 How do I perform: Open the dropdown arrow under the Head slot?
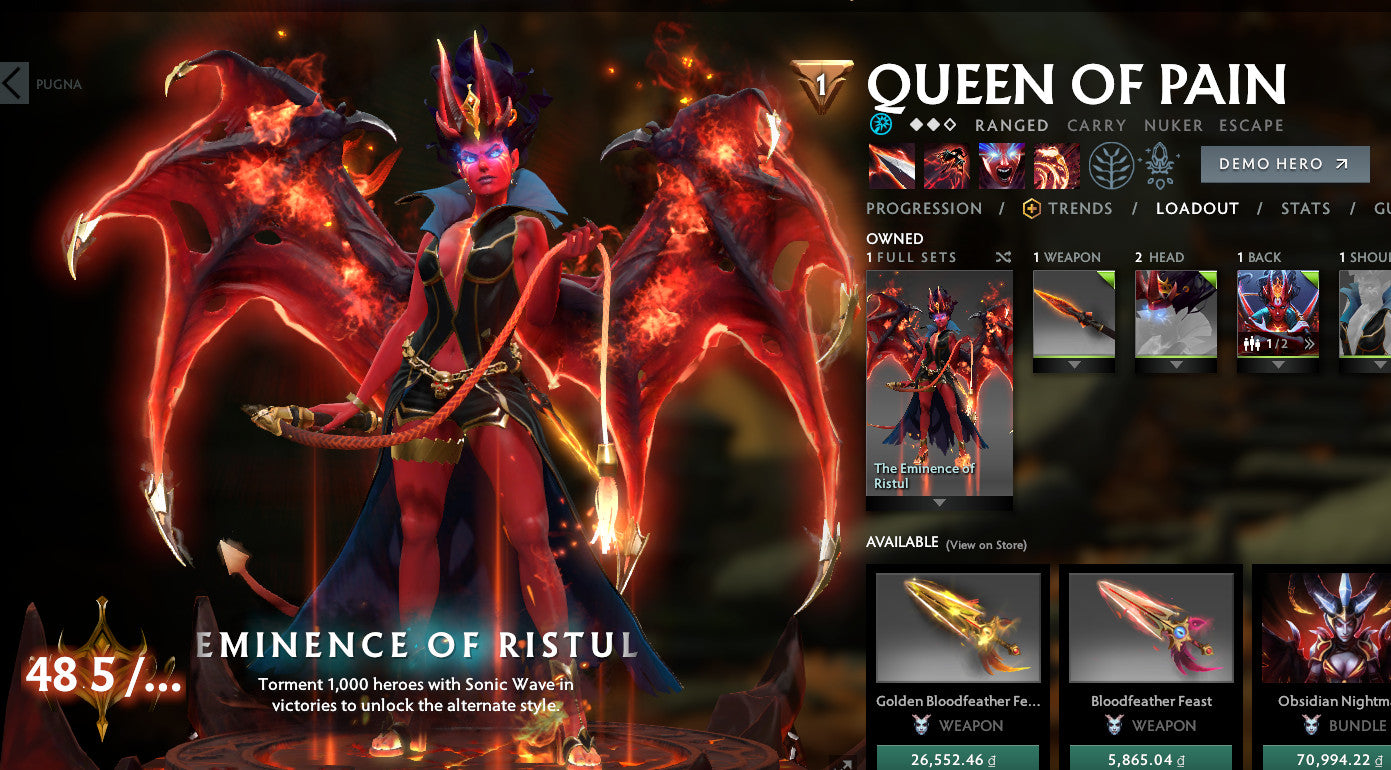click(1176, 365)
